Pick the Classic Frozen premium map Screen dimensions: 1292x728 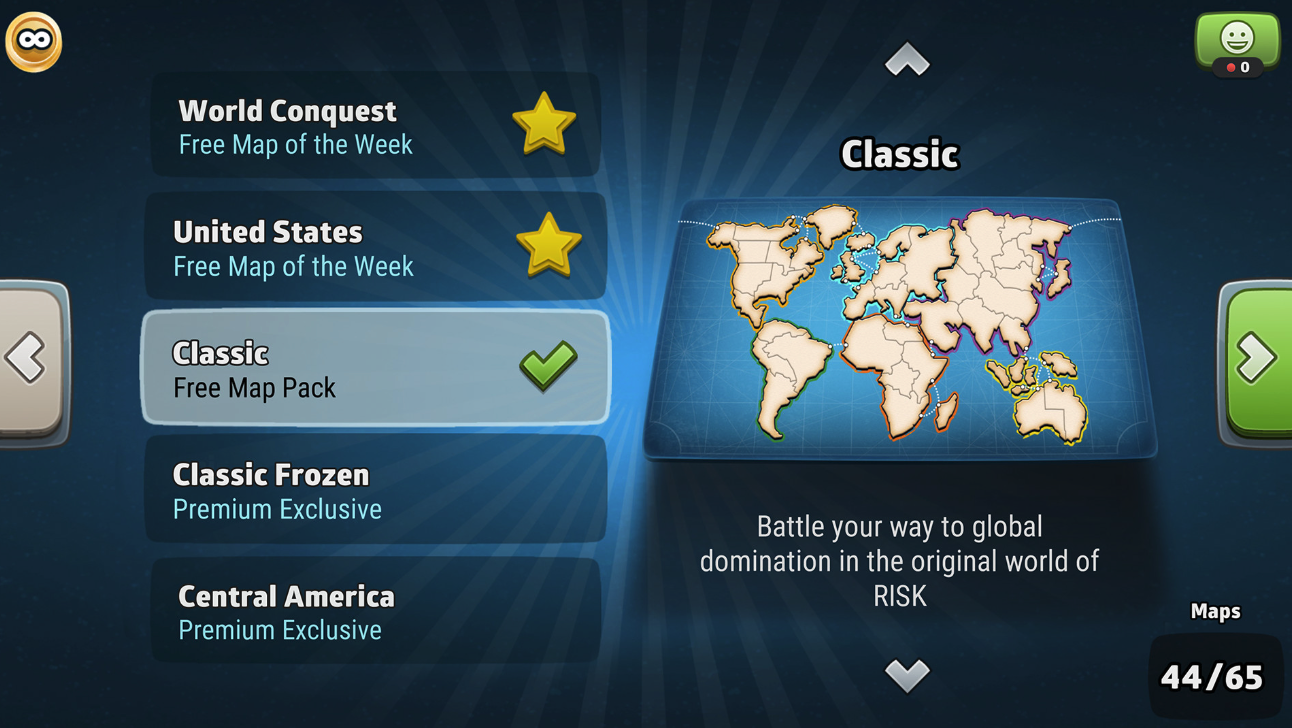(x=375, y=489)
